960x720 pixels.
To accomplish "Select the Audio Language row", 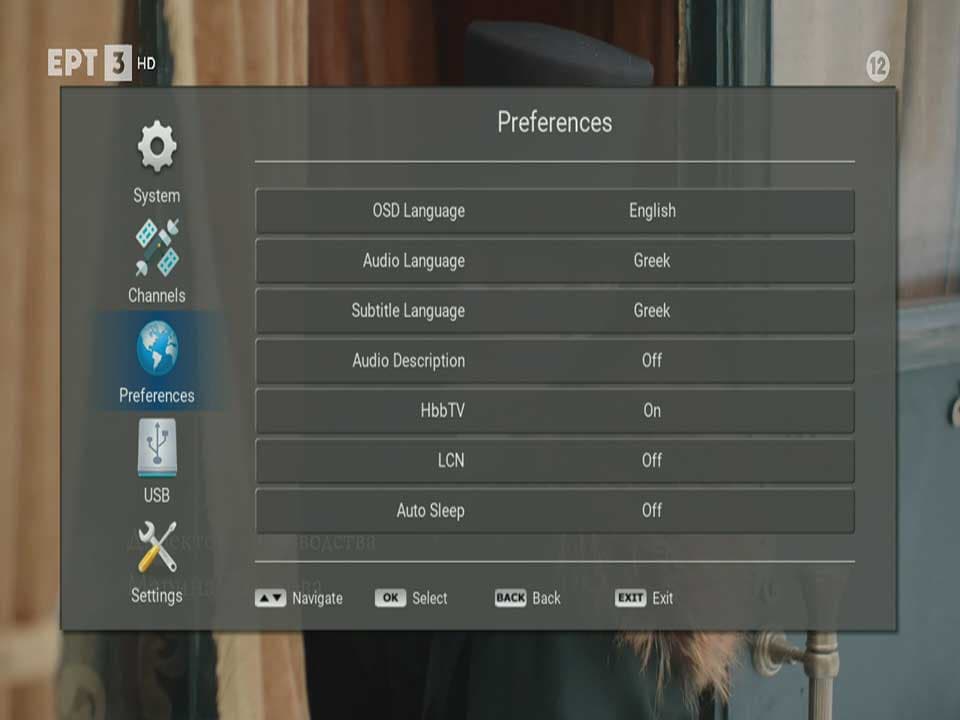I will pos(554,261).
